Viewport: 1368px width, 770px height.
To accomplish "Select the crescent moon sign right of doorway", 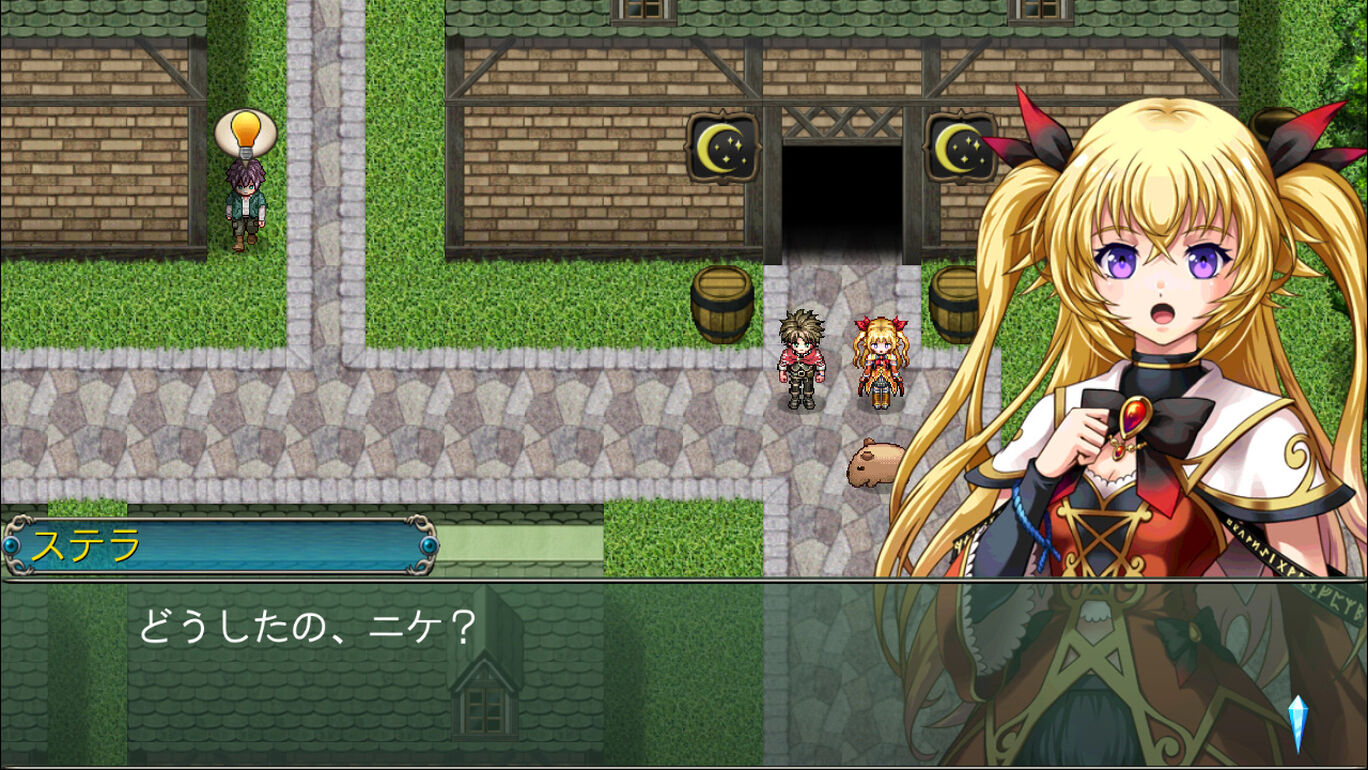I will pyautogui.click(x=963, y=148).
